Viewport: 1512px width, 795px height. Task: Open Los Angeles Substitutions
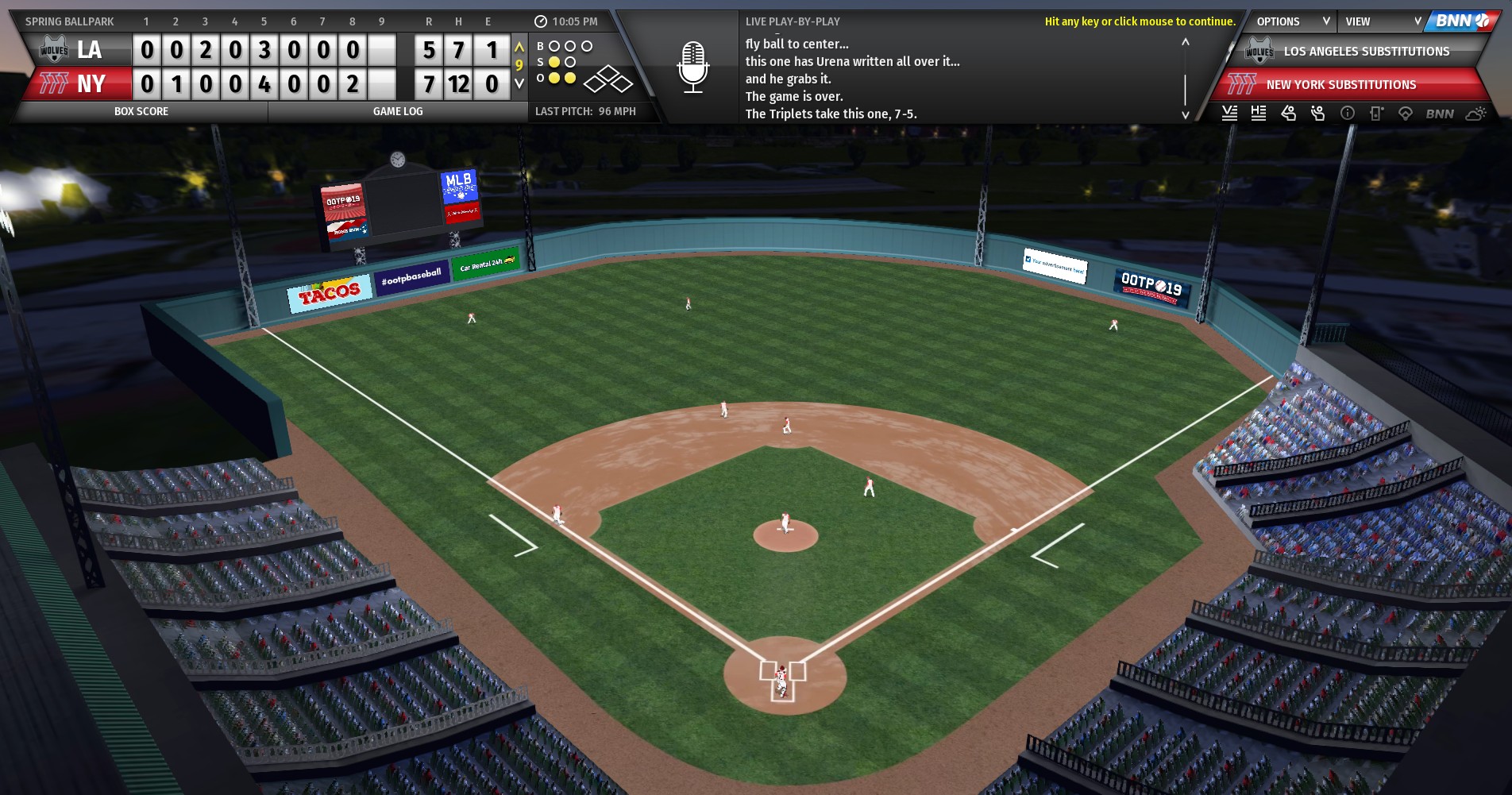[1365, 52]
